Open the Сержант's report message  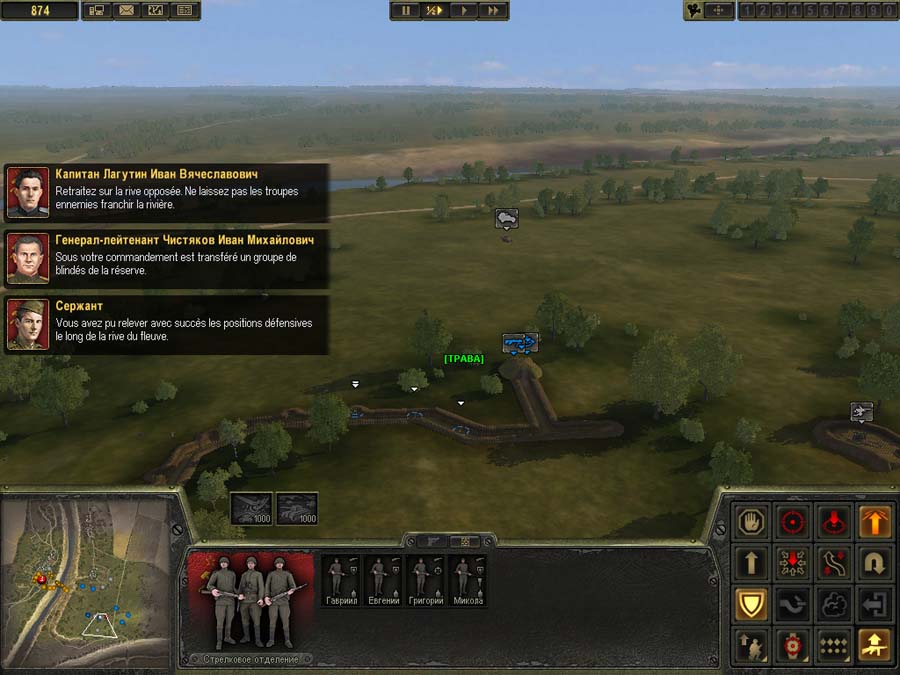167,324
